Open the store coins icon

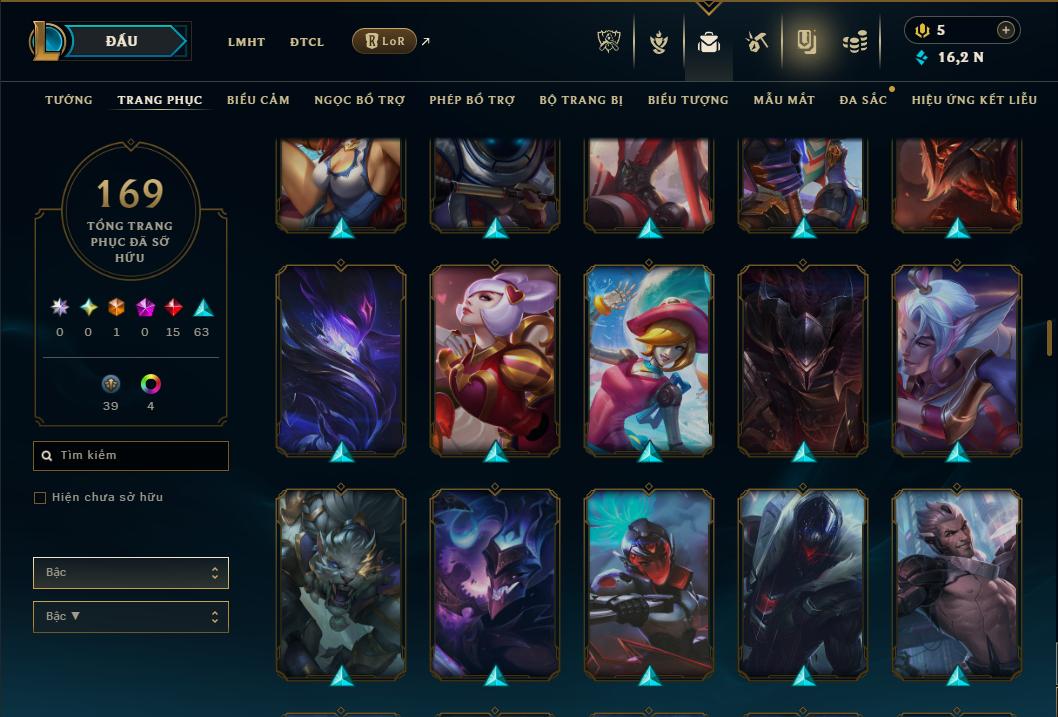[x=854, y=42]
